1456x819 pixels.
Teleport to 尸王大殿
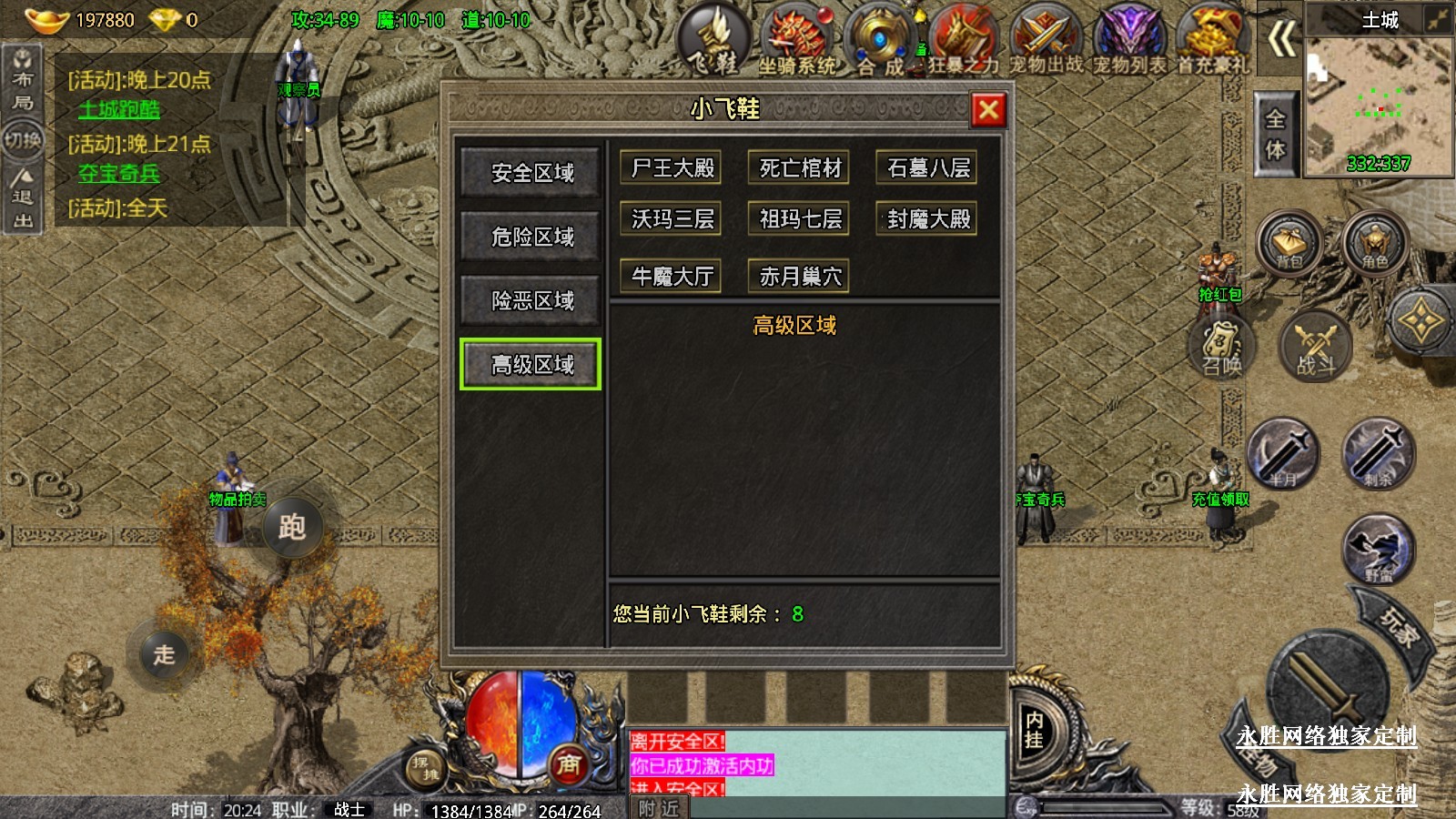pyautogui.click(x=672, y=168)
